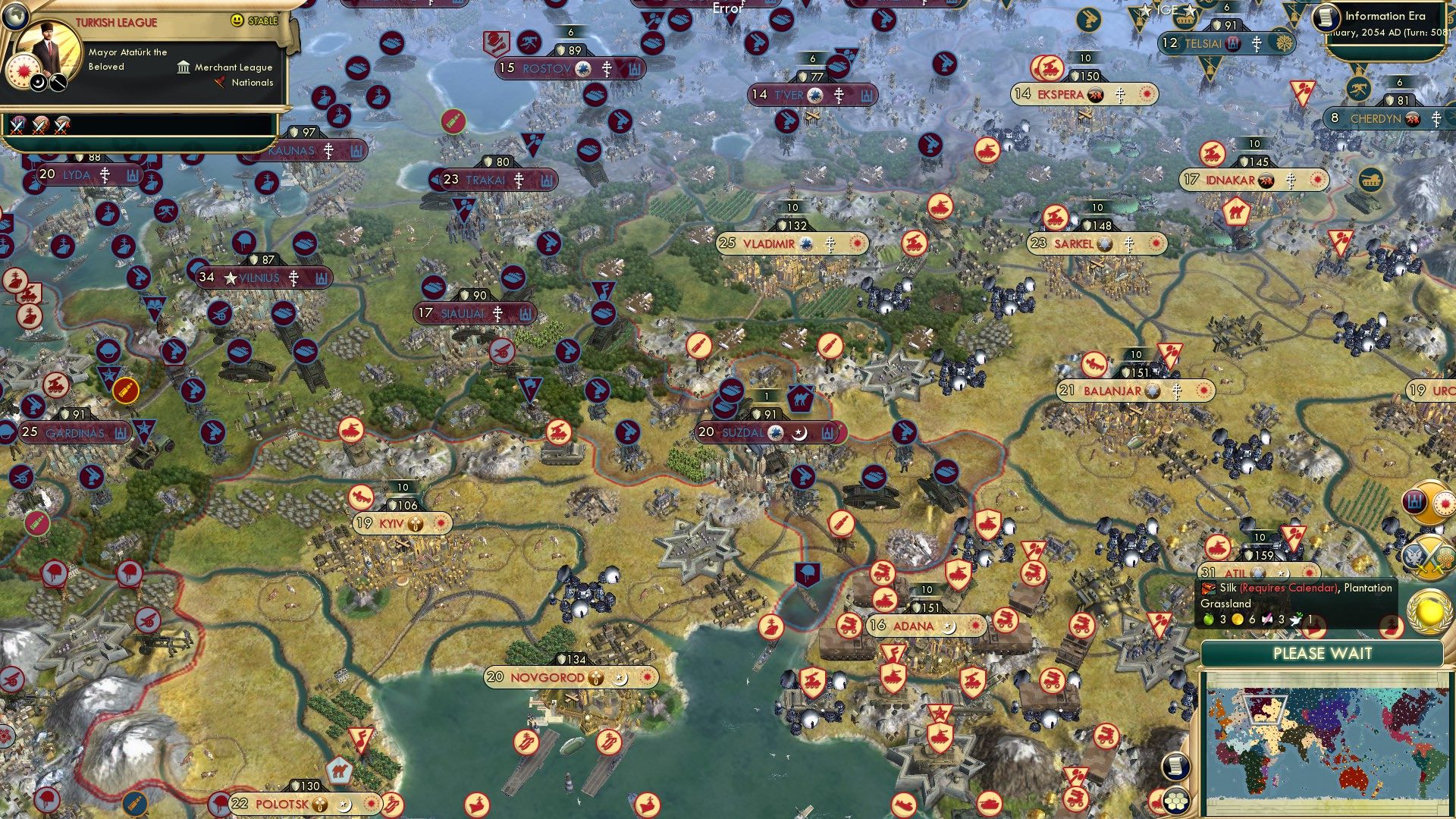Click the PLEASE WAIT button

click(x=1323, y=654)
